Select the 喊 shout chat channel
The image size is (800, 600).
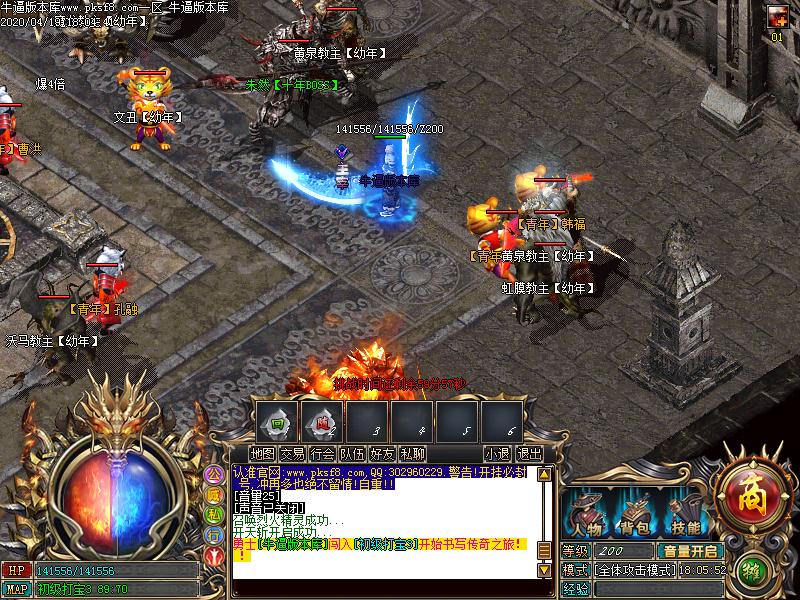coord(214,494)
